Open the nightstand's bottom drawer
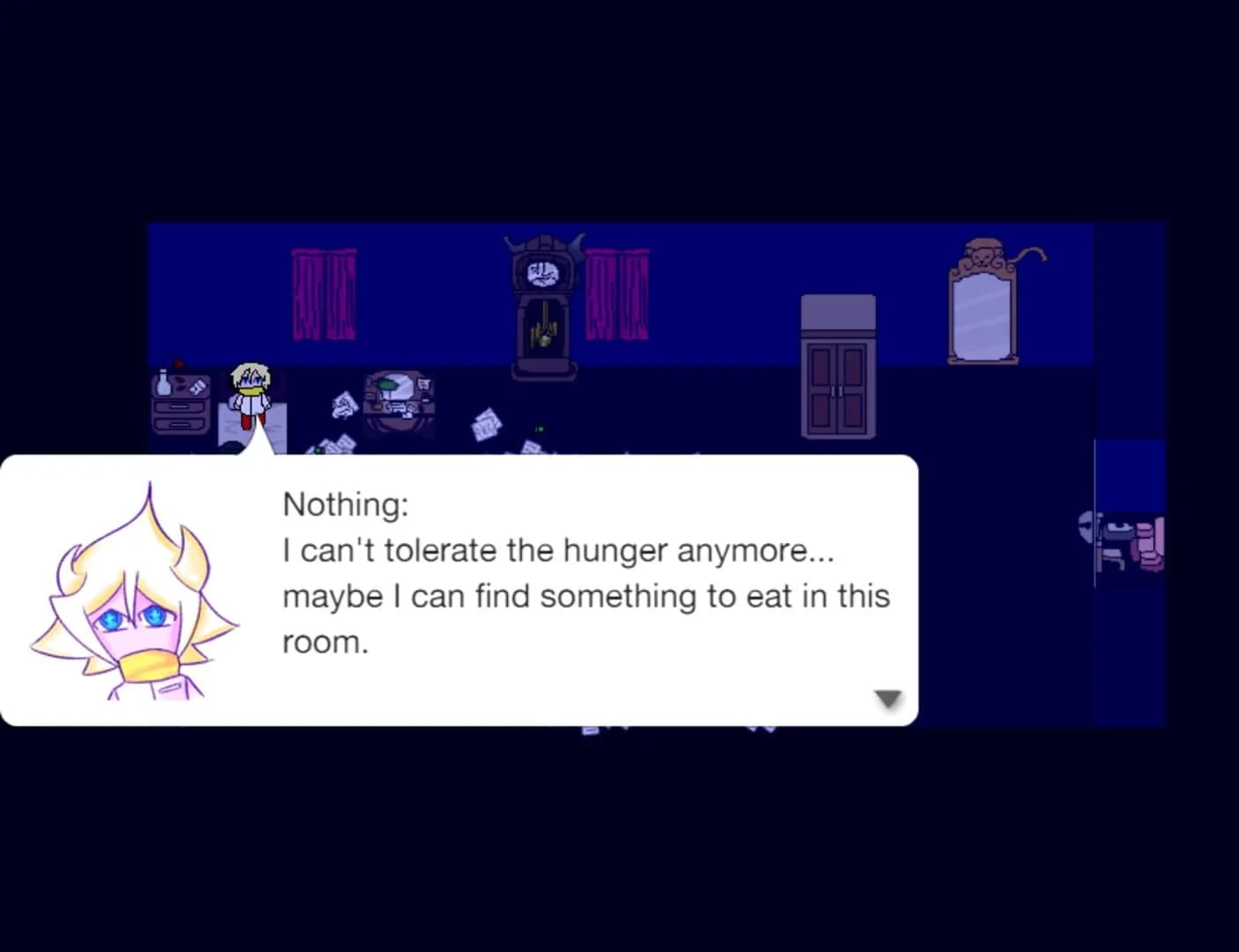The width and height of the screenshot is (1239, 952). point(179,424)
